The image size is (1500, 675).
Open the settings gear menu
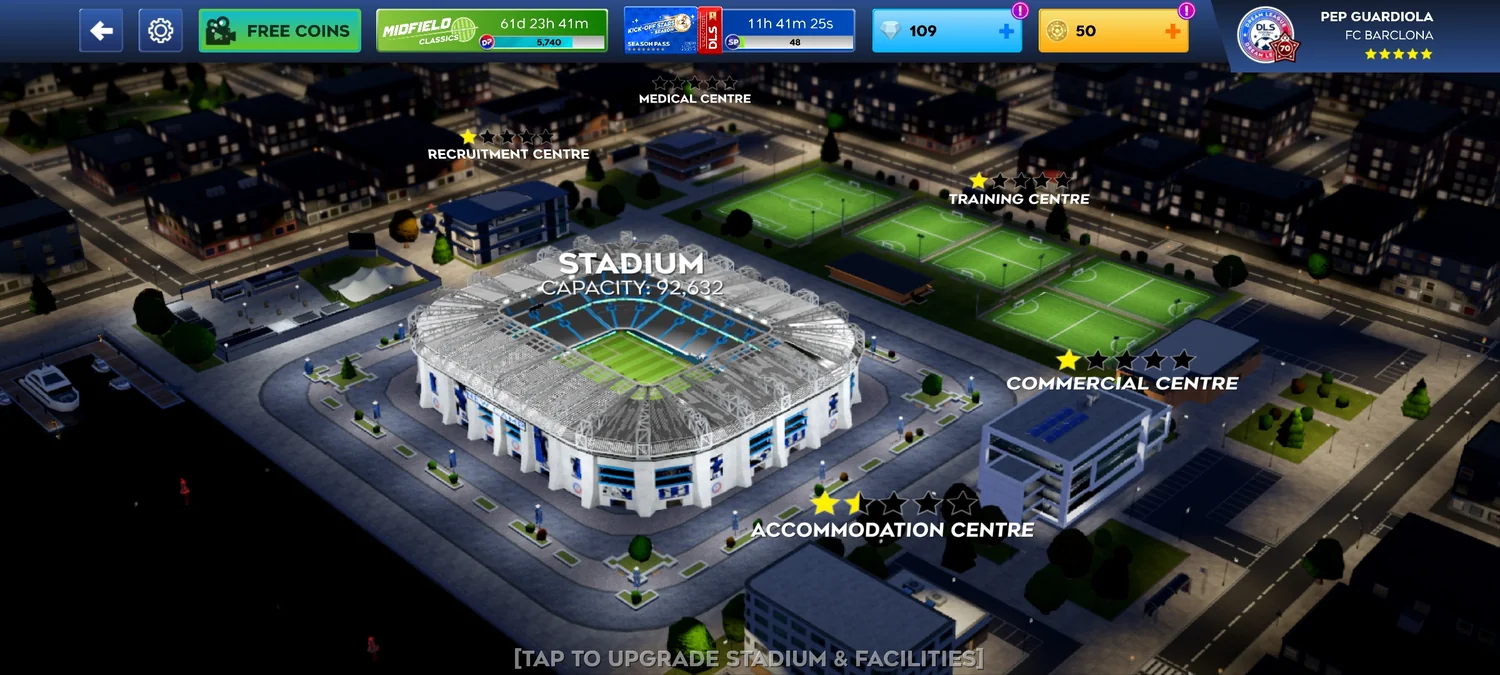pos(160,31)
